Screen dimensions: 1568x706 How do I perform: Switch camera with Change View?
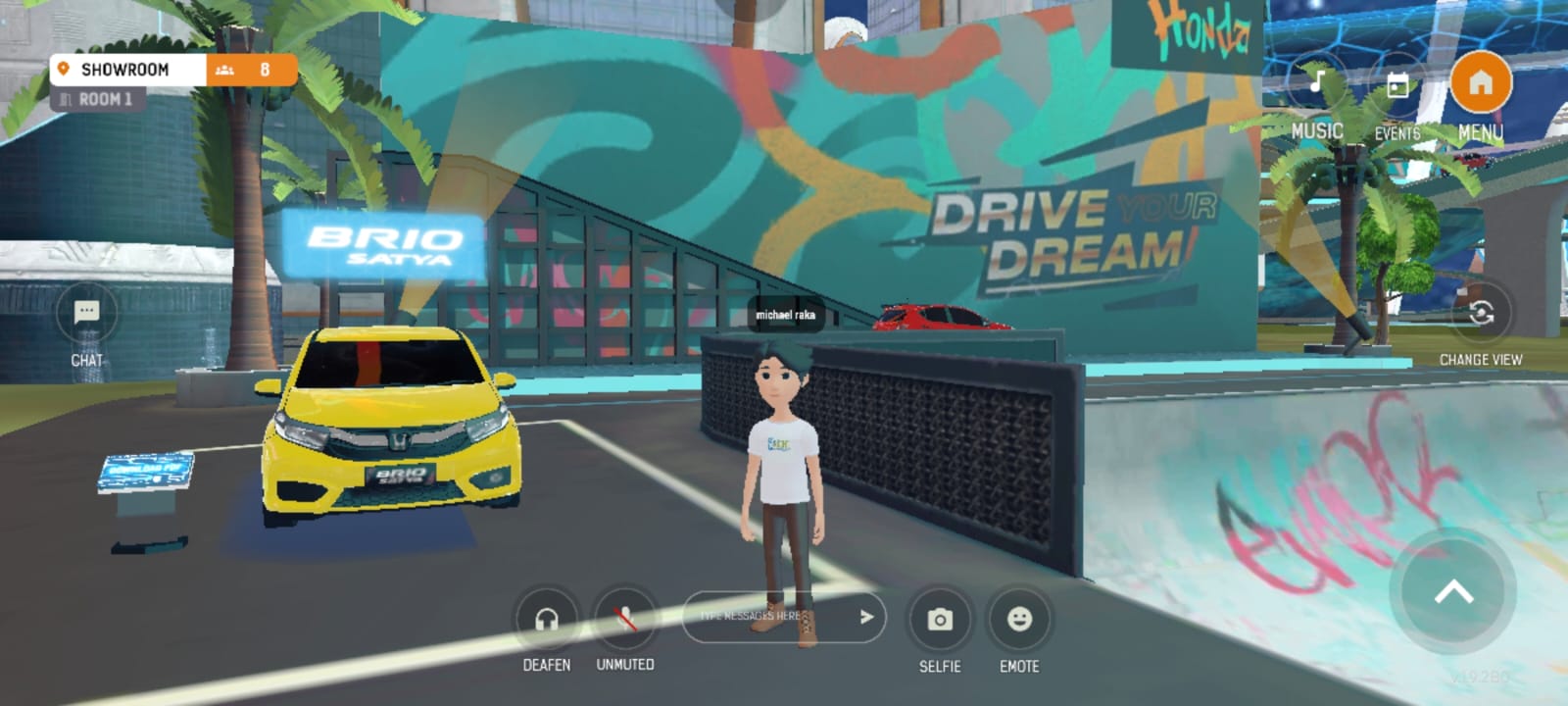[1481, 314]
